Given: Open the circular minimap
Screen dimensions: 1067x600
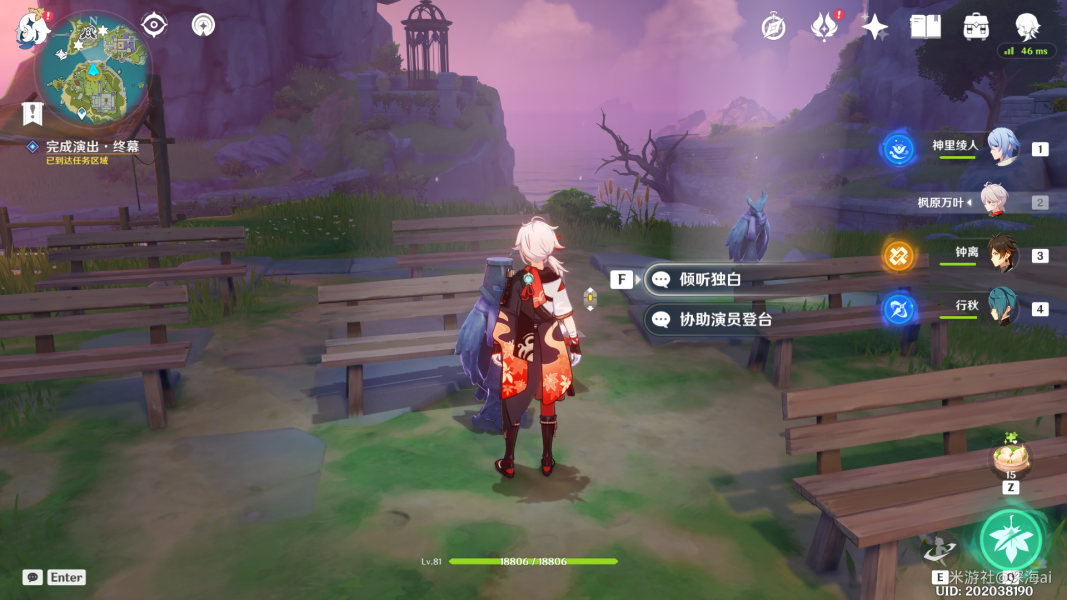Looking at the screenshot, I should (93, 69).
